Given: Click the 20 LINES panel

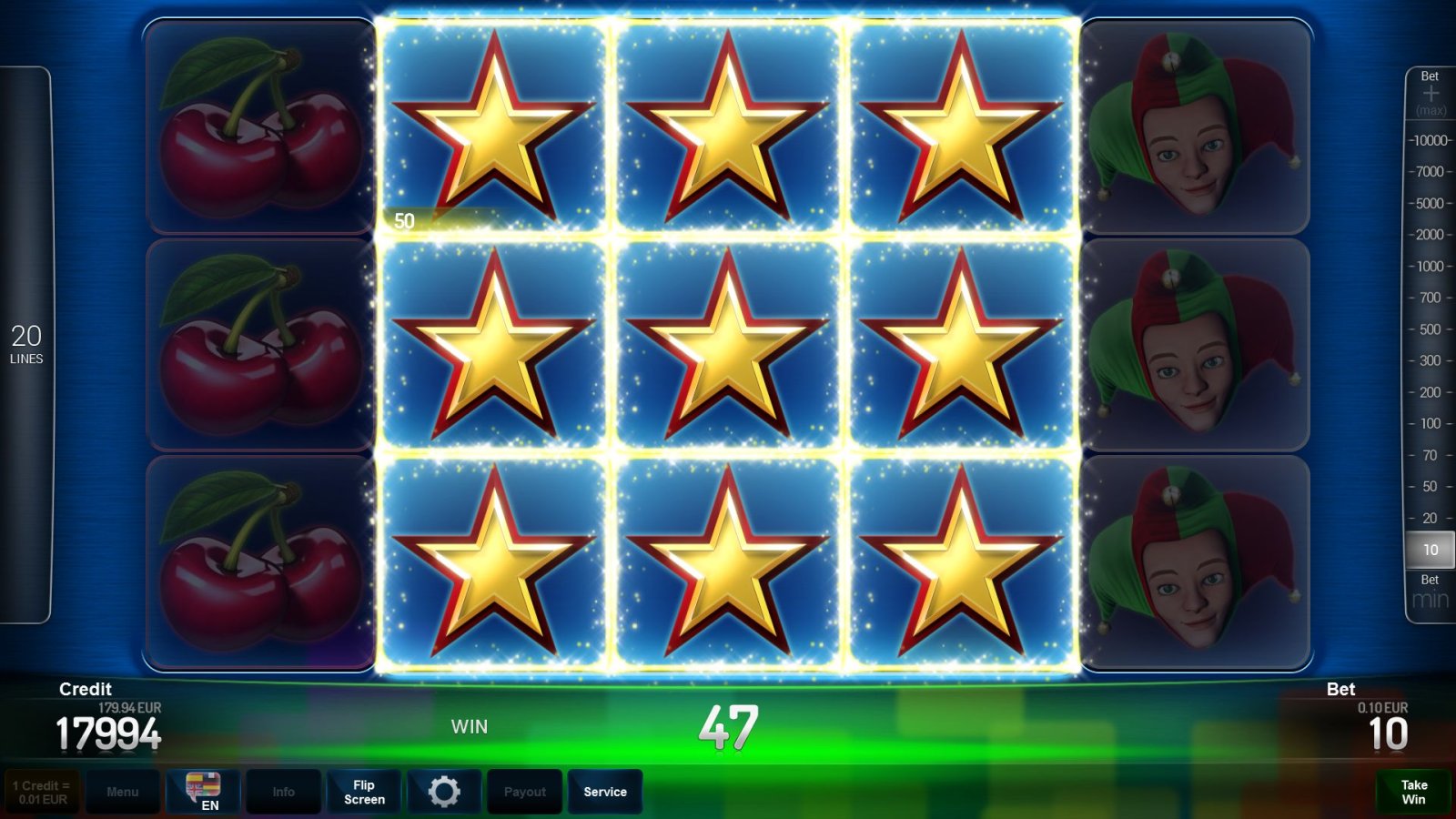Looking at the screenshot, I should click(x=27, y=344).
